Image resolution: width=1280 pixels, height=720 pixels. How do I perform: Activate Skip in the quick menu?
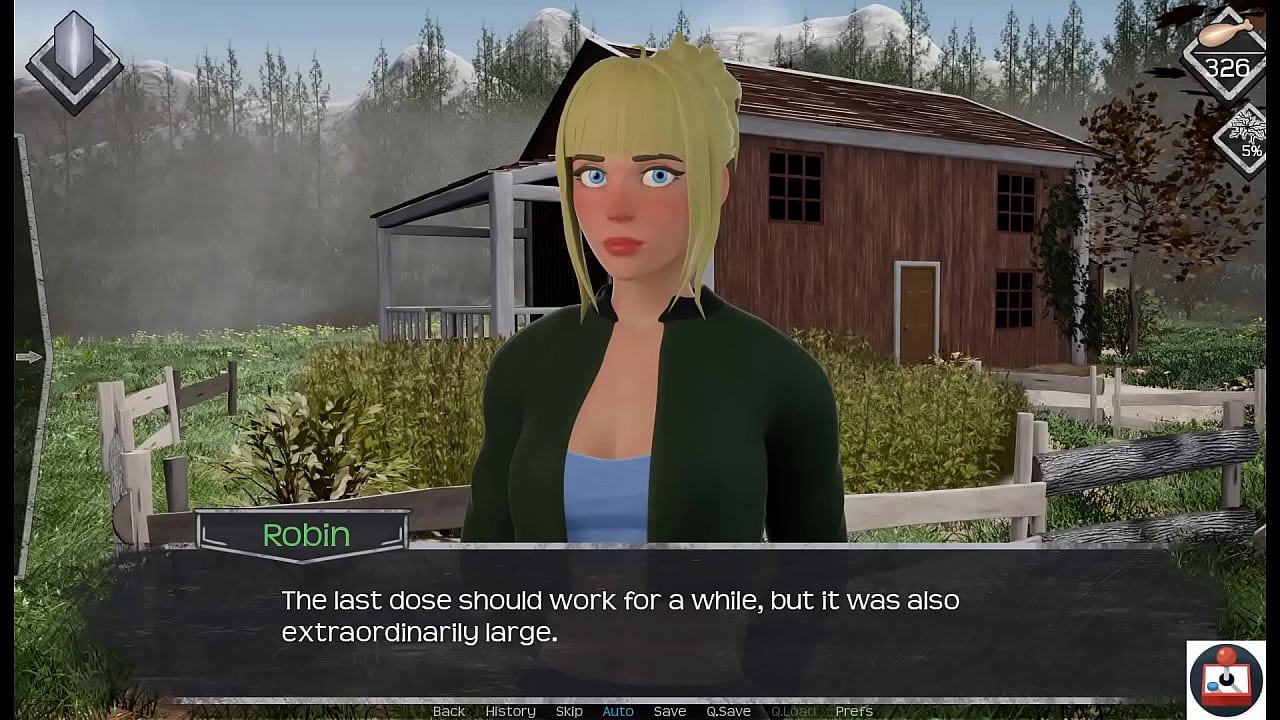[569, 711]
